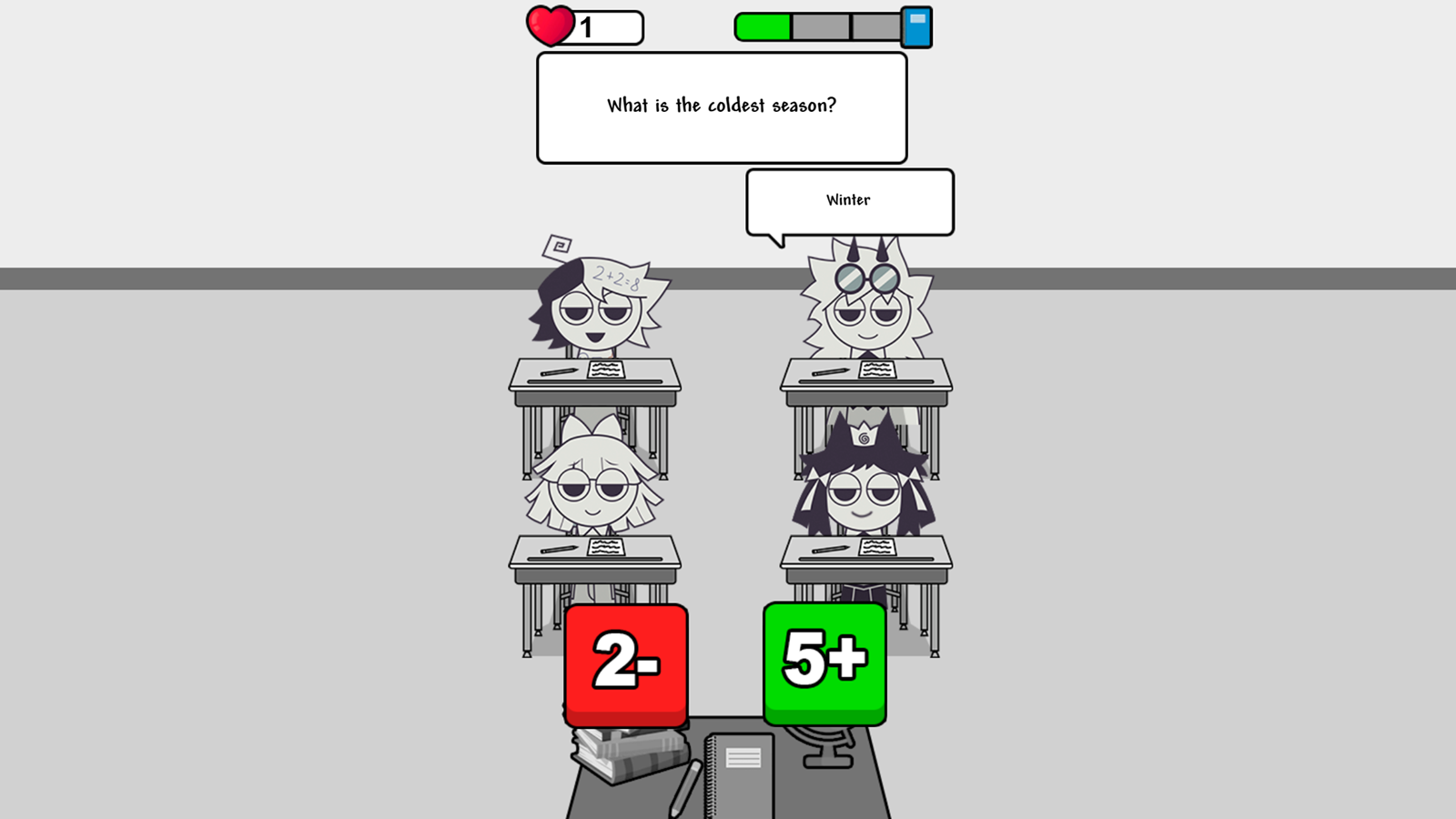Click the question box asking about coldest season
The width and height of the screenshot is (1456, 819).
click(x=722, y=106)
